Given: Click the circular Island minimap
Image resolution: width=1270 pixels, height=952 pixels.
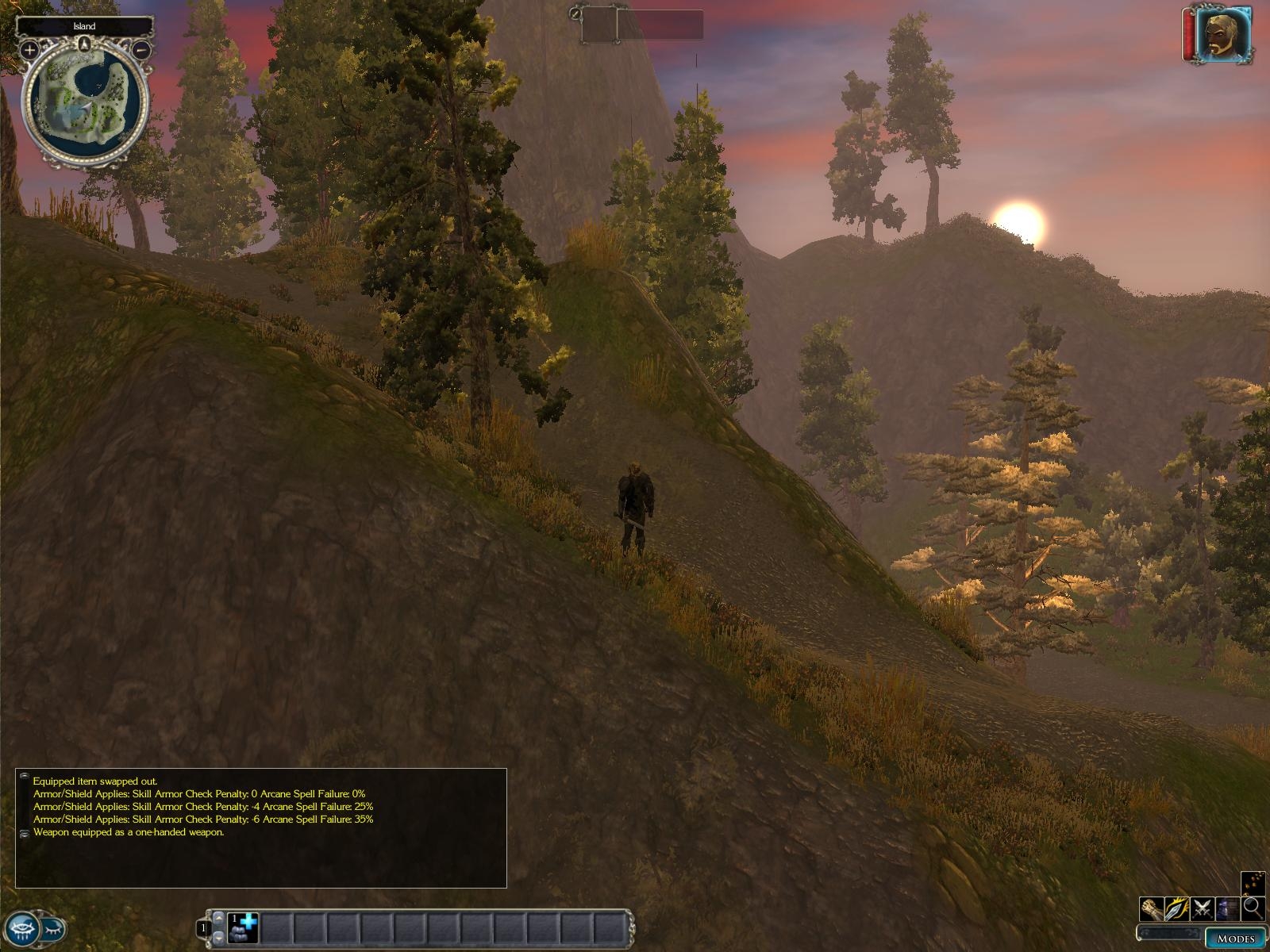Looking at the screenshot, I should click(85, 101).
